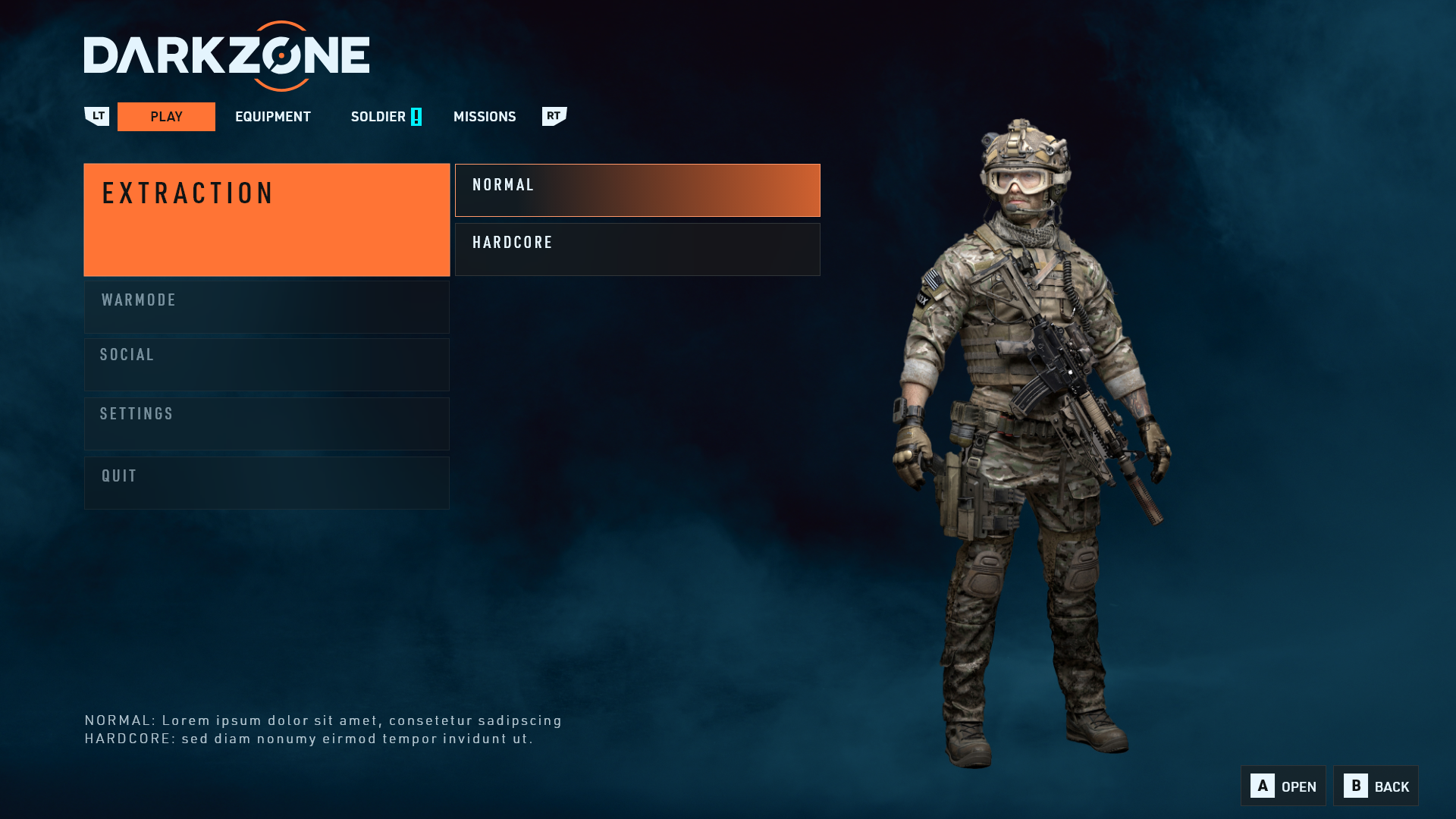This screenshot has height=819, width=1456.
Task: Choose the Warmode menu entry
Action: 266,307
